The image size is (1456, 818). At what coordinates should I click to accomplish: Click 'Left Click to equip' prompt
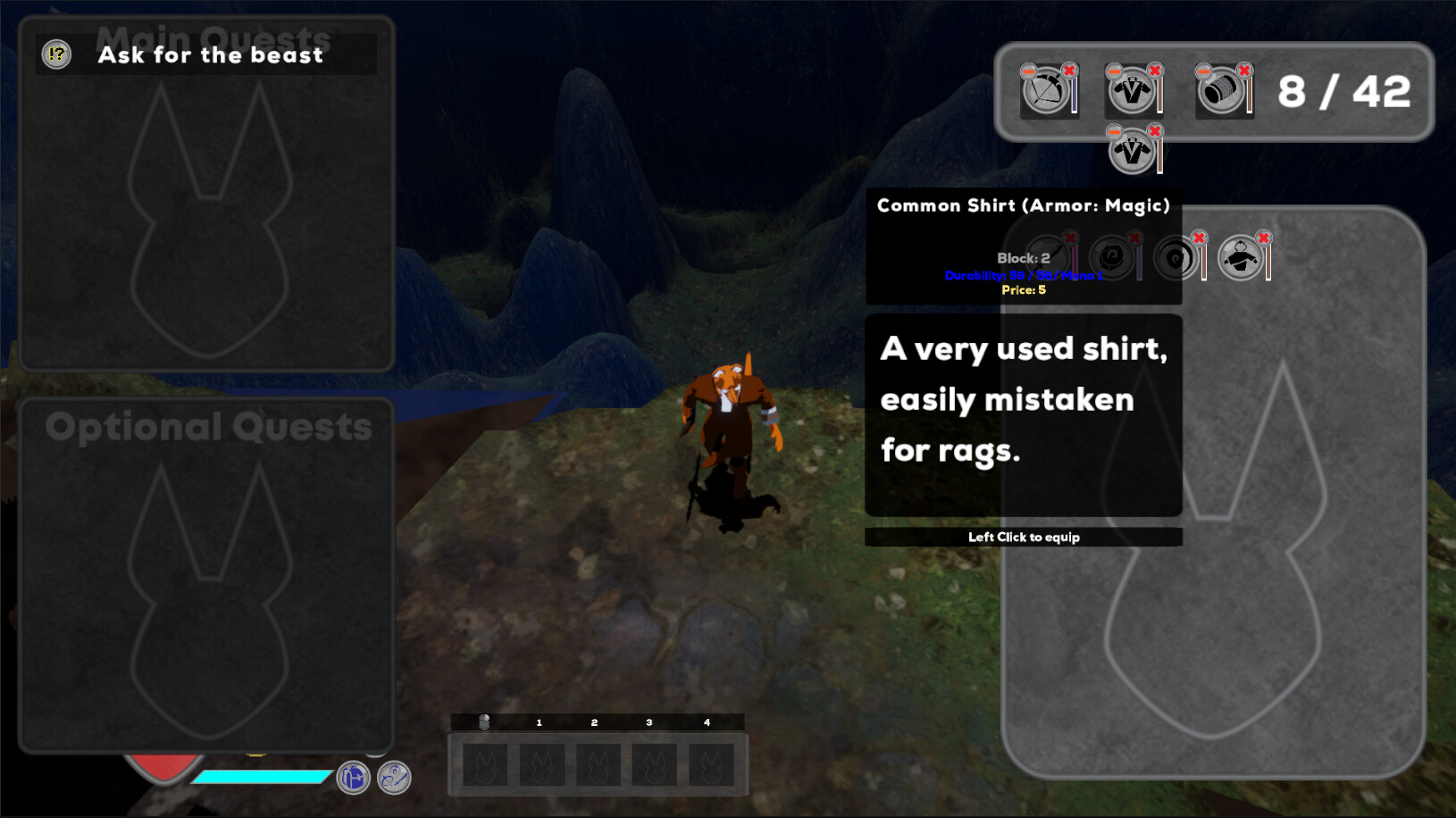pyautogui.click(x=1024, y=537)
